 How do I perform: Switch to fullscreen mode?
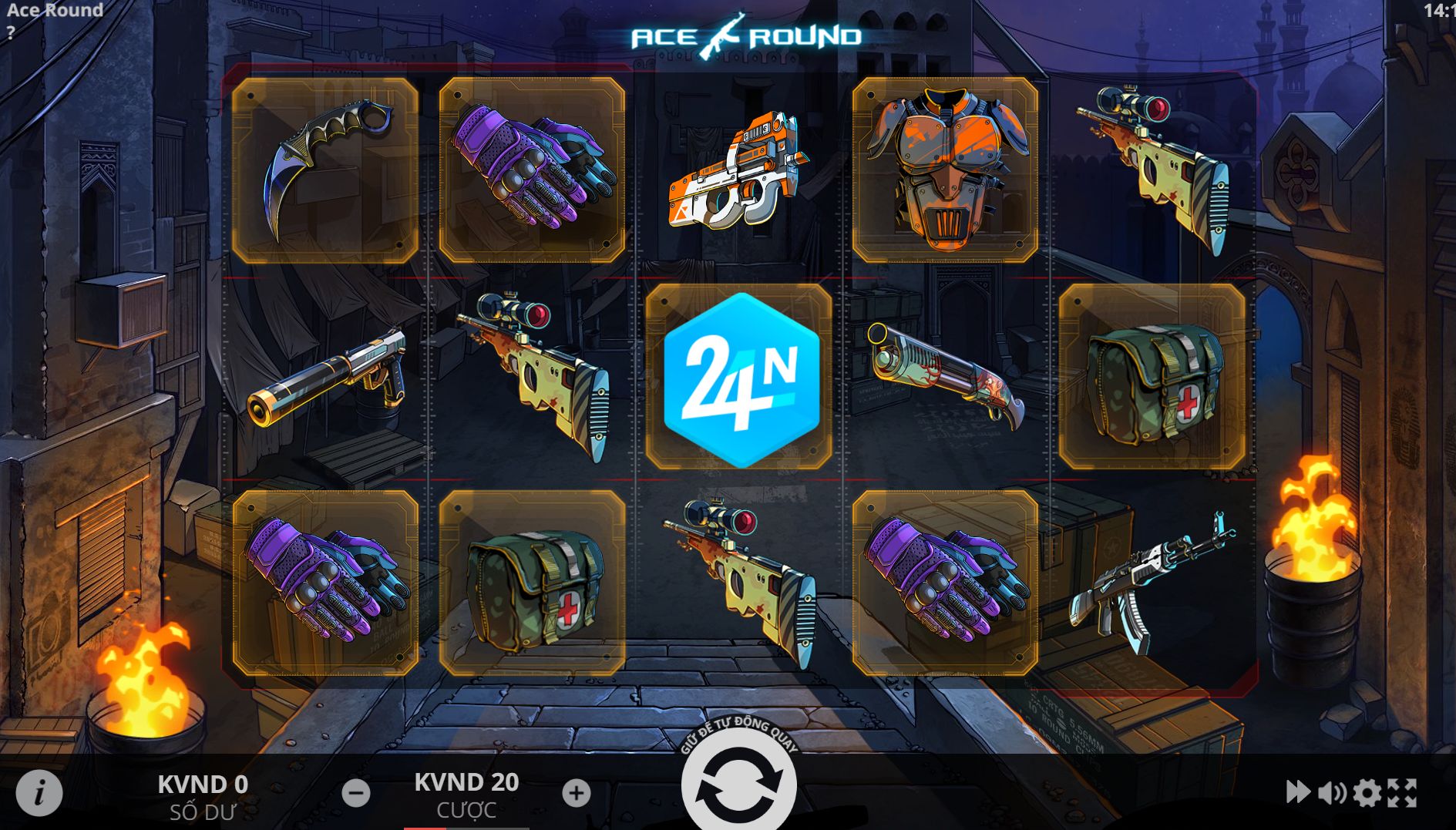pos(1403,792)
